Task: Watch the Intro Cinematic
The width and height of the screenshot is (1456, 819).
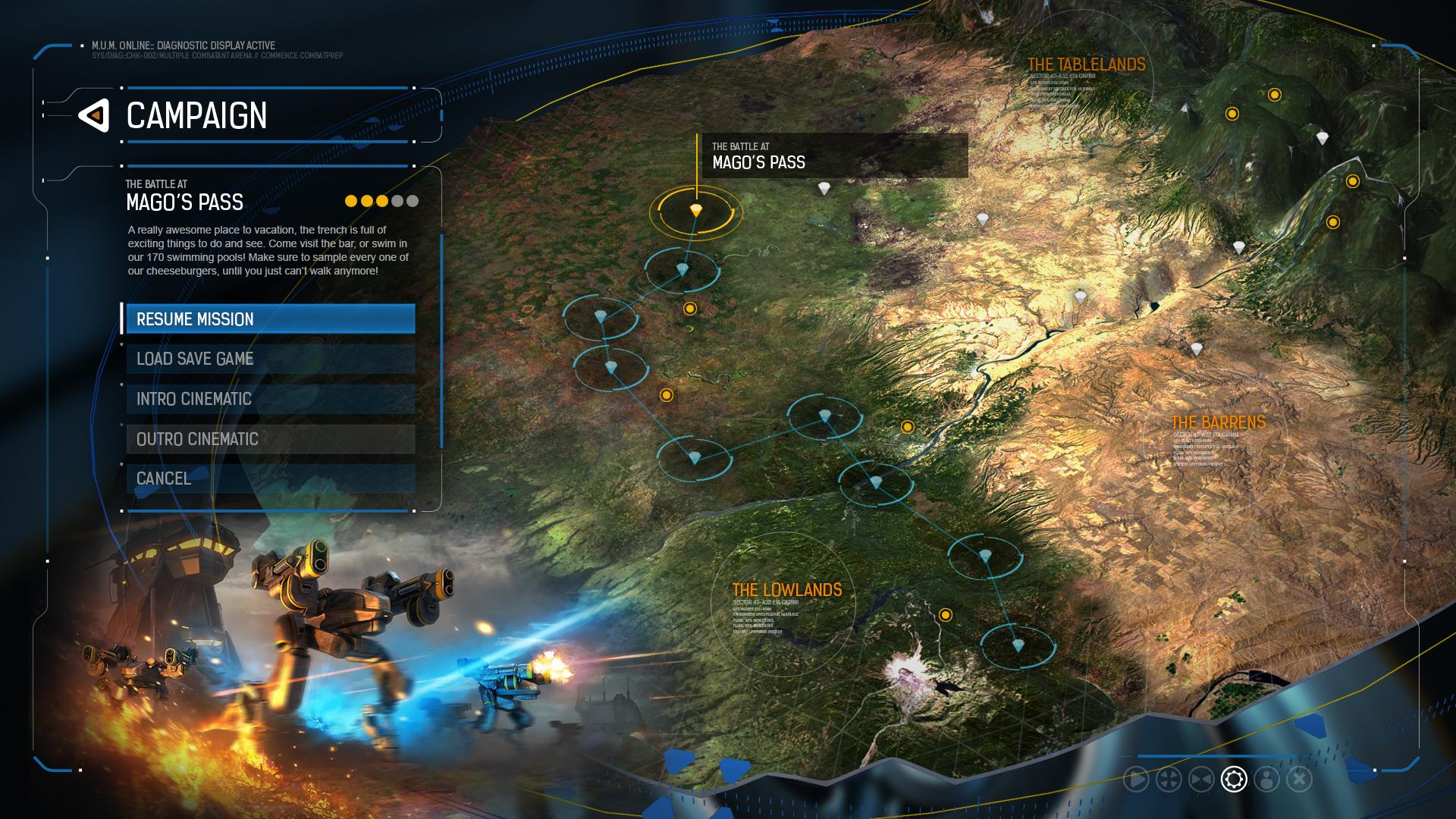Action: tap(270, 399)
